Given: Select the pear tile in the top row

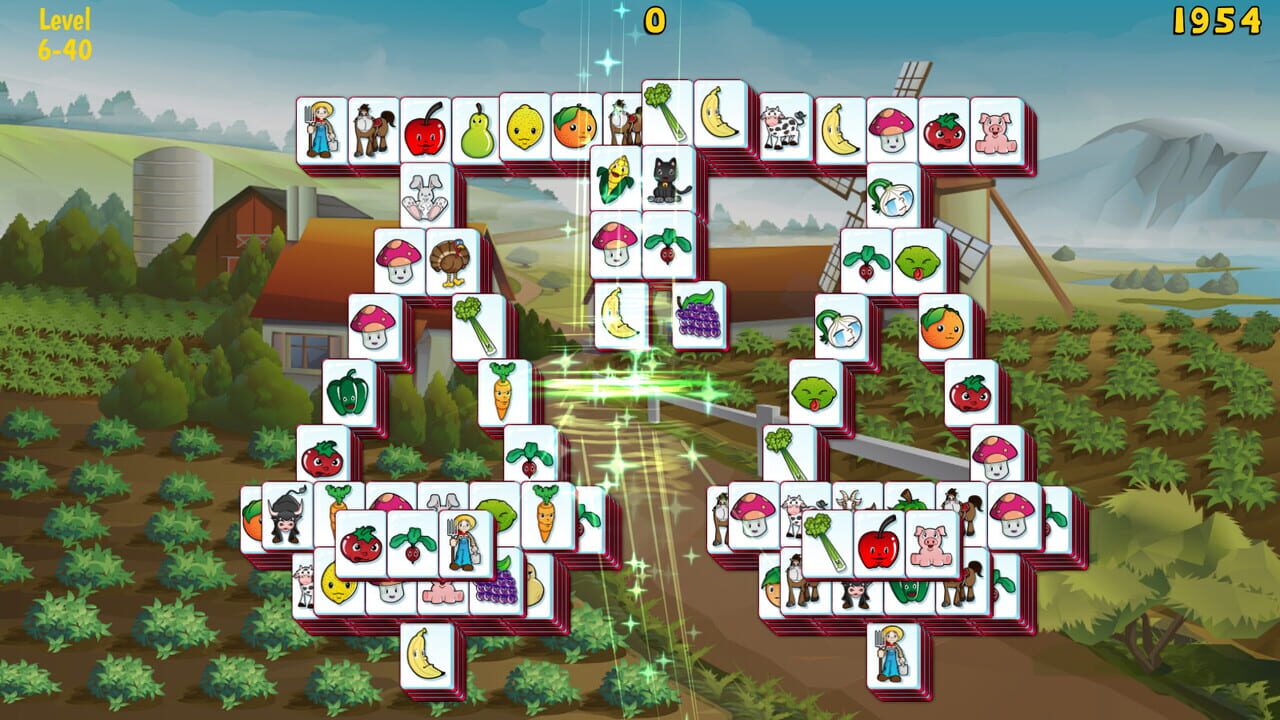Looking at the screenshot, I should (476, 131).
